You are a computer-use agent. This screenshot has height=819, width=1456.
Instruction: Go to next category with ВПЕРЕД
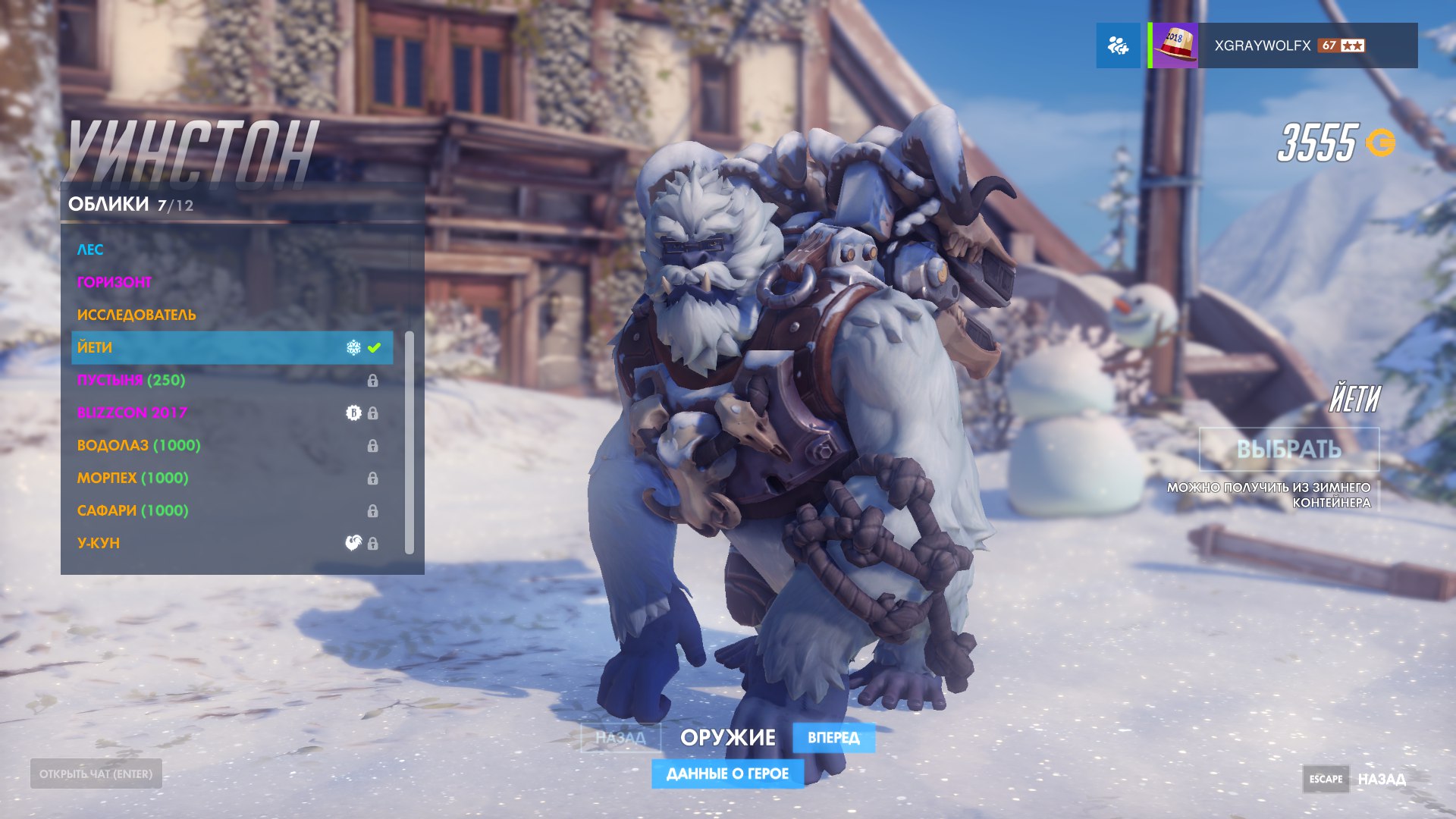point(833,737)
